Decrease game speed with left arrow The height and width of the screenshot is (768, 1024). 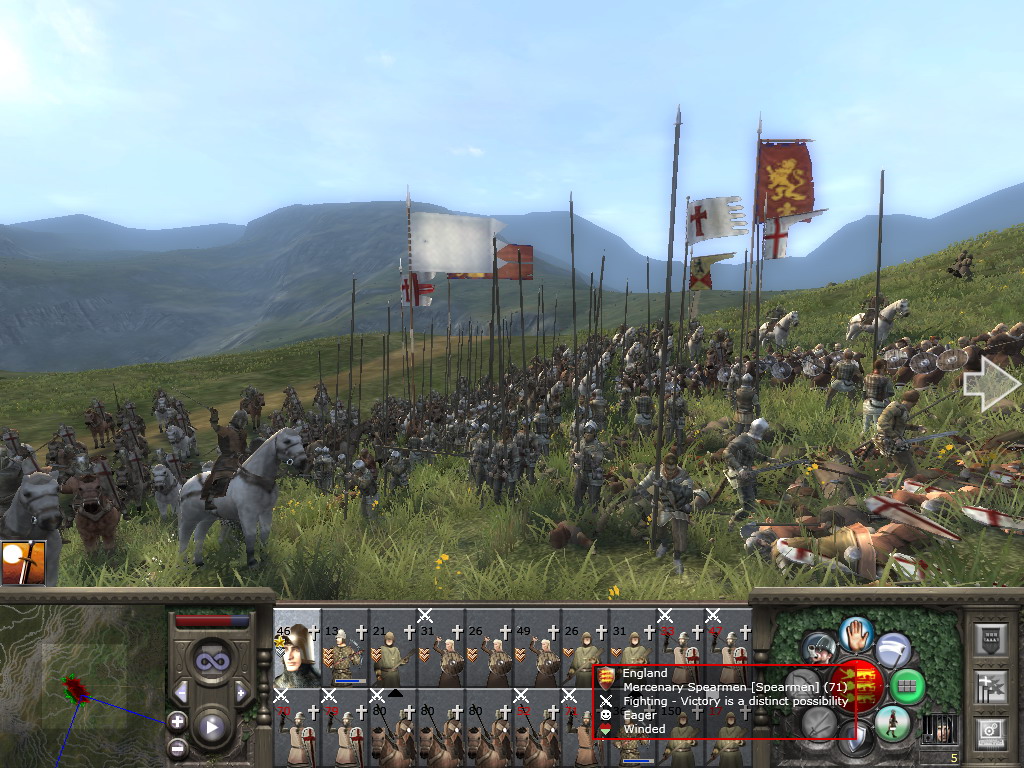point(181,692)
